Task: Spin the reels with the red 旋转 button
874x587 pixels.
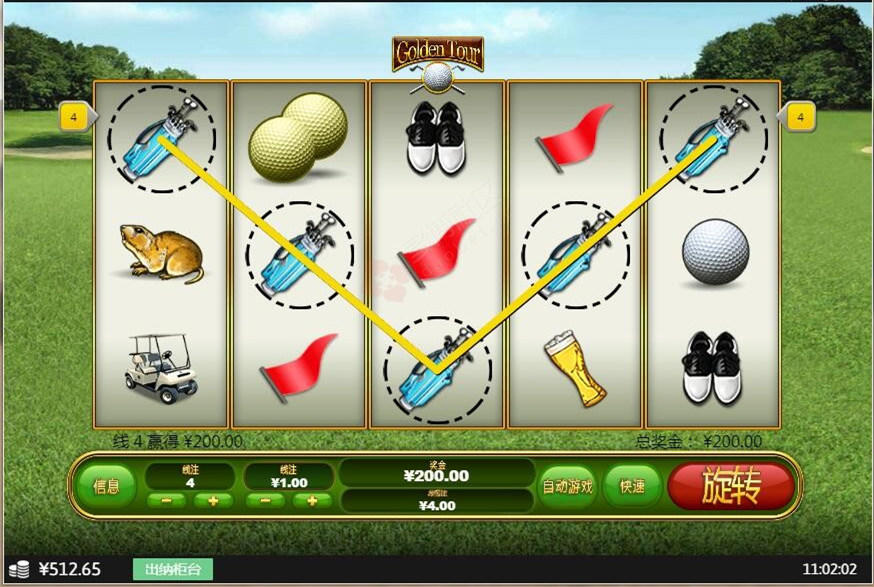Action: click(x=731, y=487)
